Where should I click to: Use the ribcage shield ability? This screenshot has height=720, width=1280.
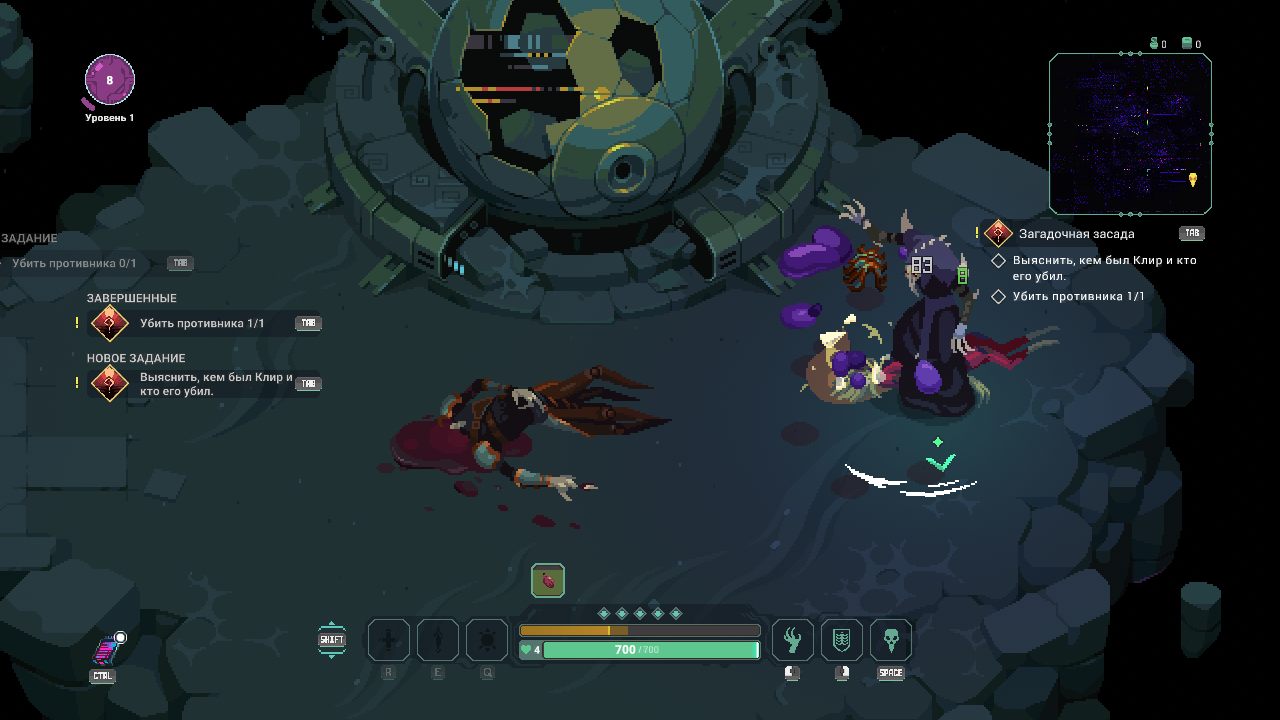[841, 640]
